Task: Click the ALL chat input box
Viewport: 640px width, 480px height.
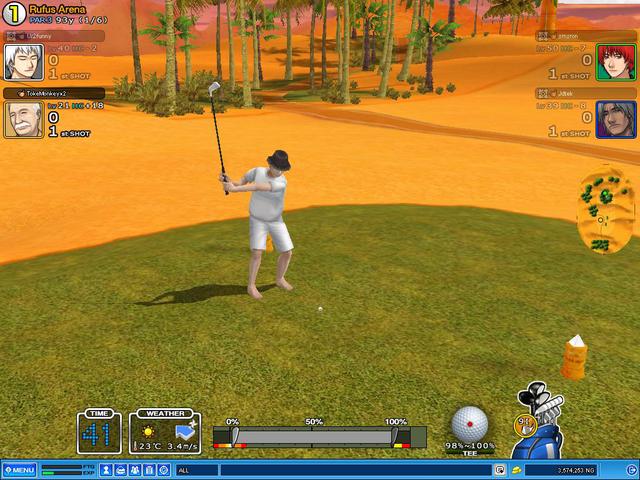Action: click(330, 470)
